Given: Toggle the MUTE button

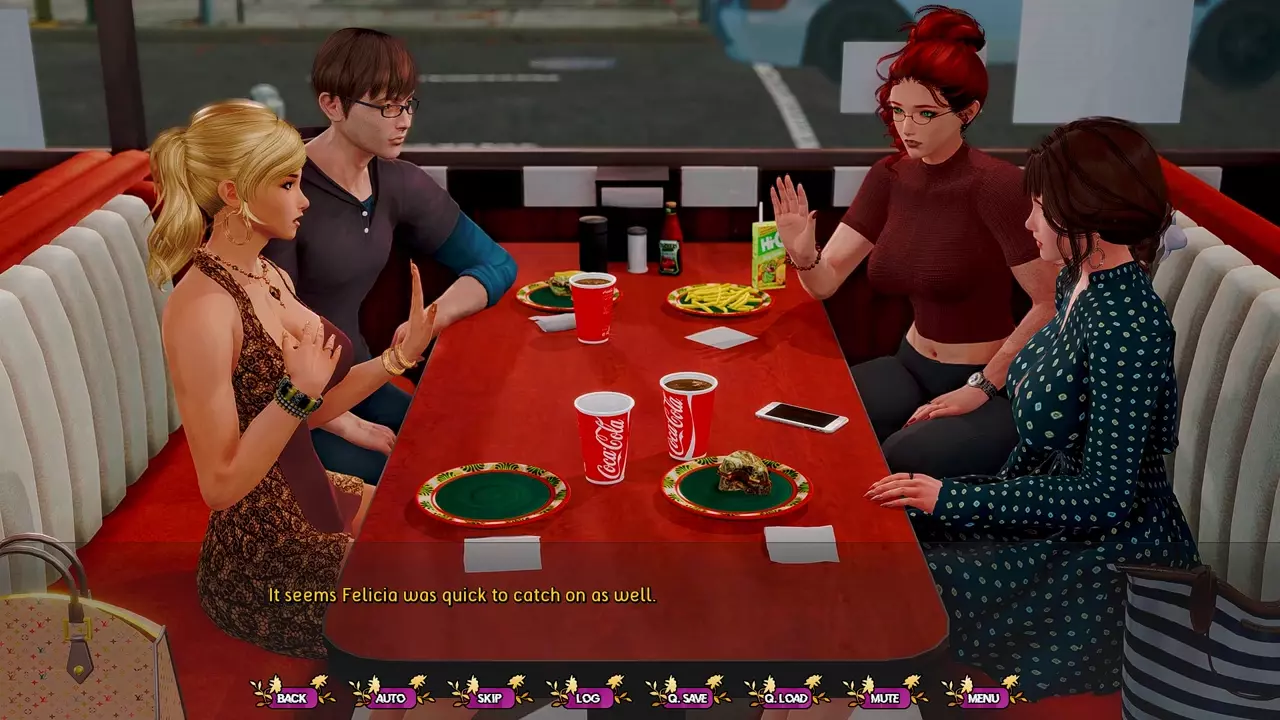Looking at the screenshot, I should [x=884, y=698].
